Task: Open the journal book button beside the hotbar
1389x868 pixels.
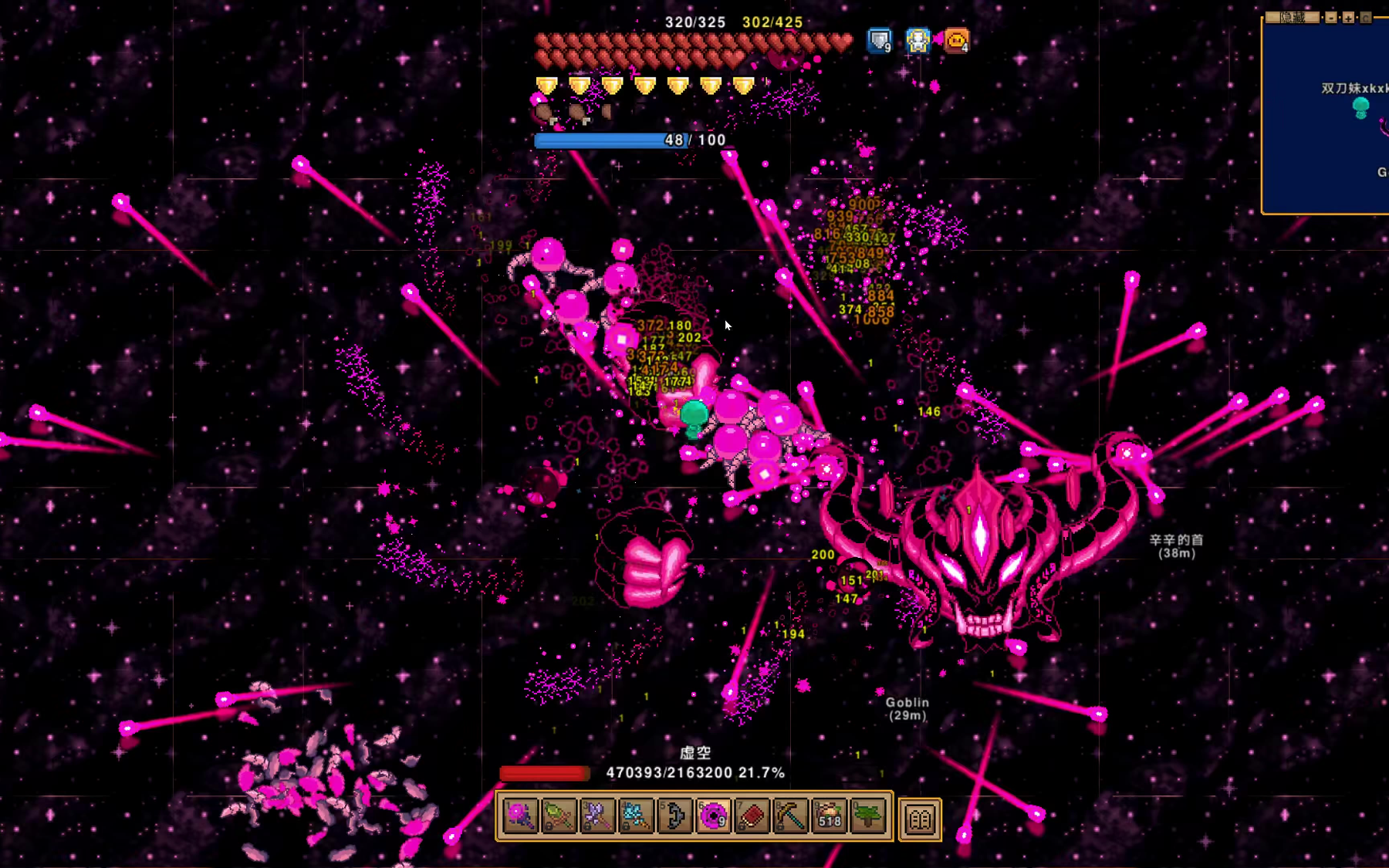Action: tap(920, 819)
